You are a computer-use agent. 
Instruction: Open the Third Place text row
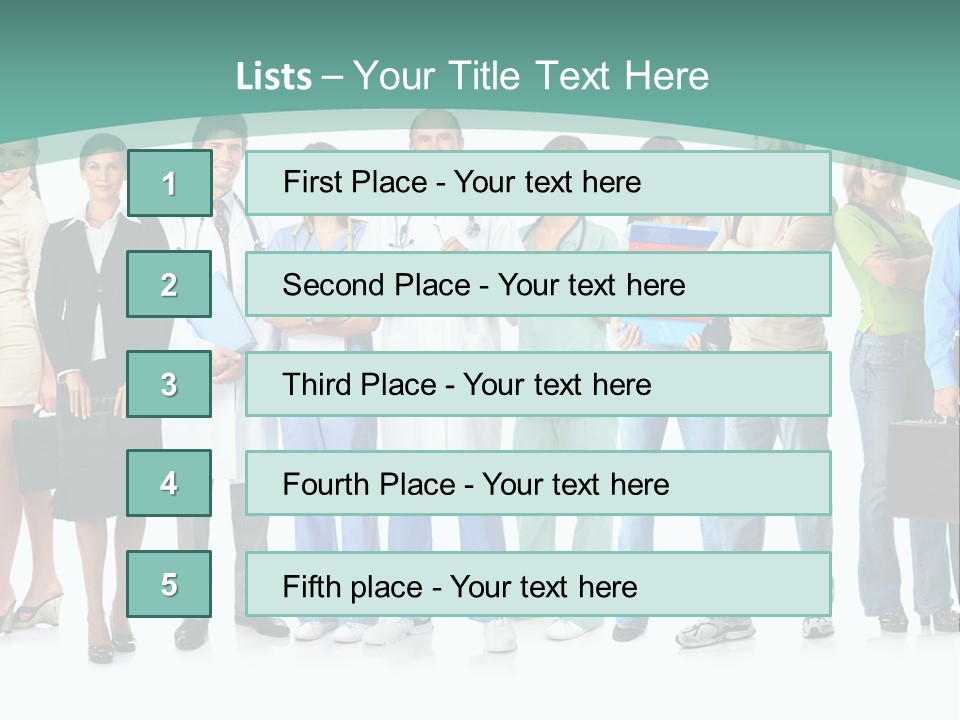point(538,384)
